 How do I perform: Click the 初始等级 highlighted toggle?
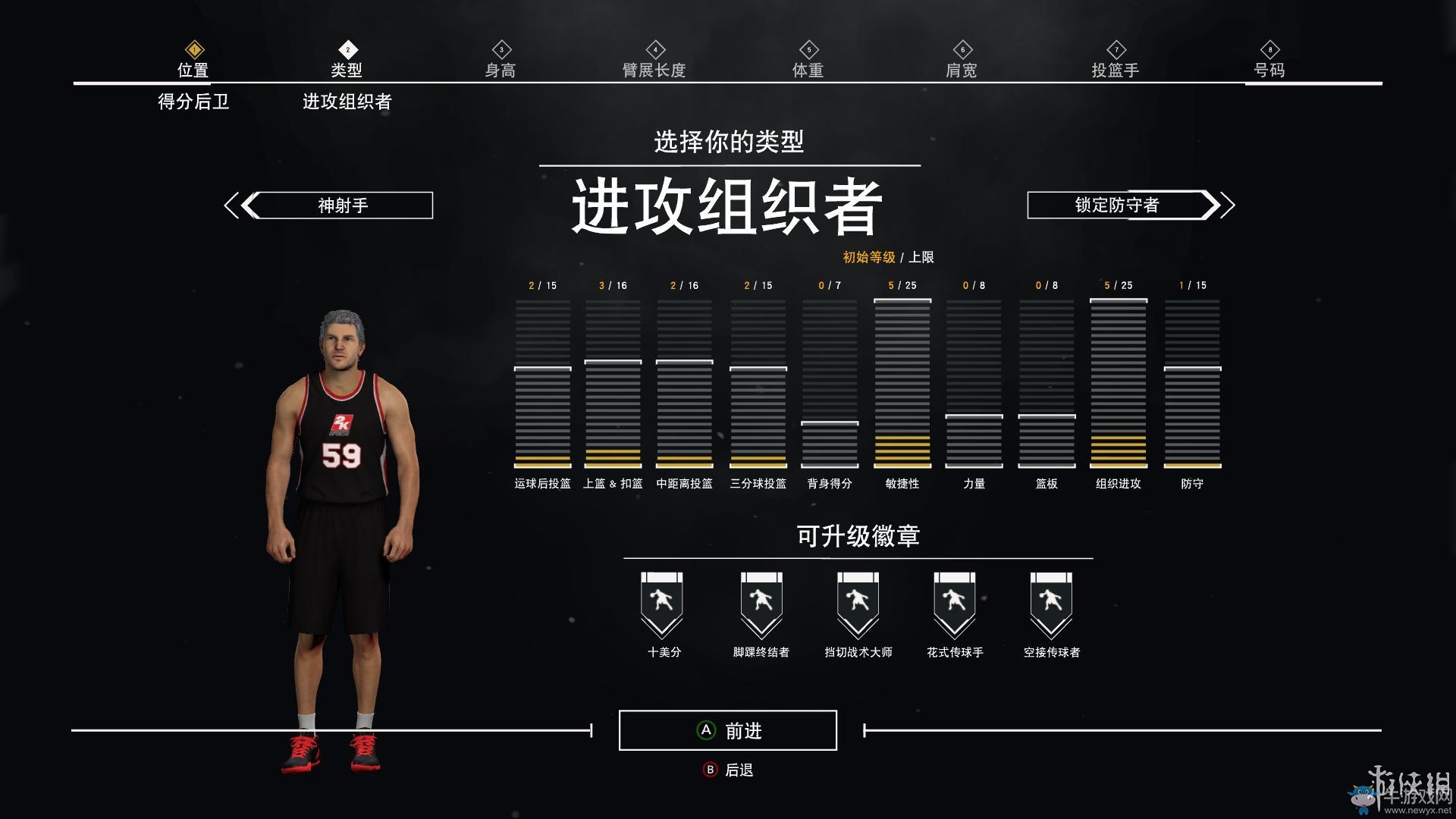[x=869, y=257]
